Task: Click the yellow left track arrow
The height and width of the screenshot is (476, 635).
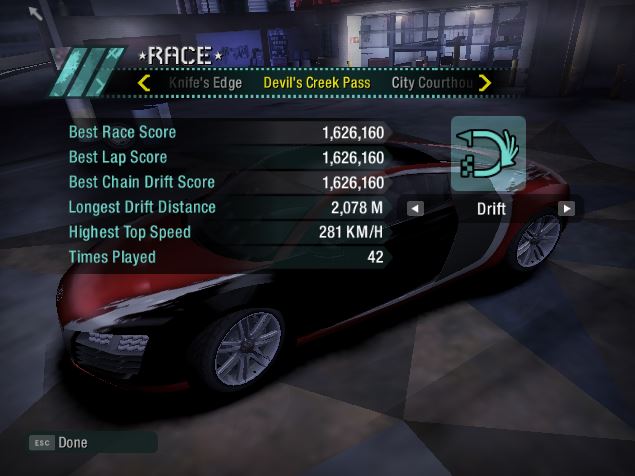Action: (x=144, y=82)
